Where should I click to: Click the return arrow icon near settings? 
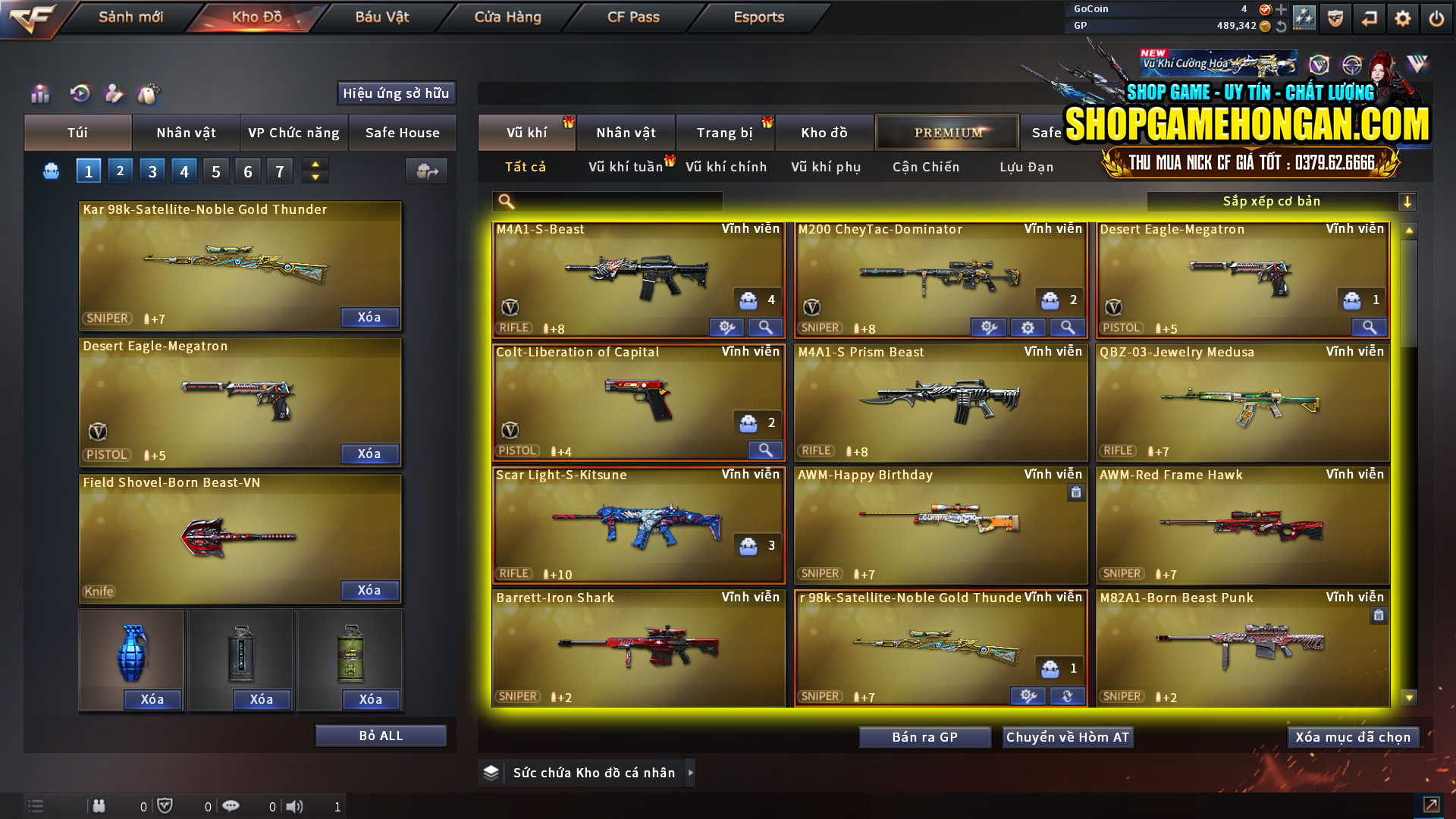[x=1369, y=17]
